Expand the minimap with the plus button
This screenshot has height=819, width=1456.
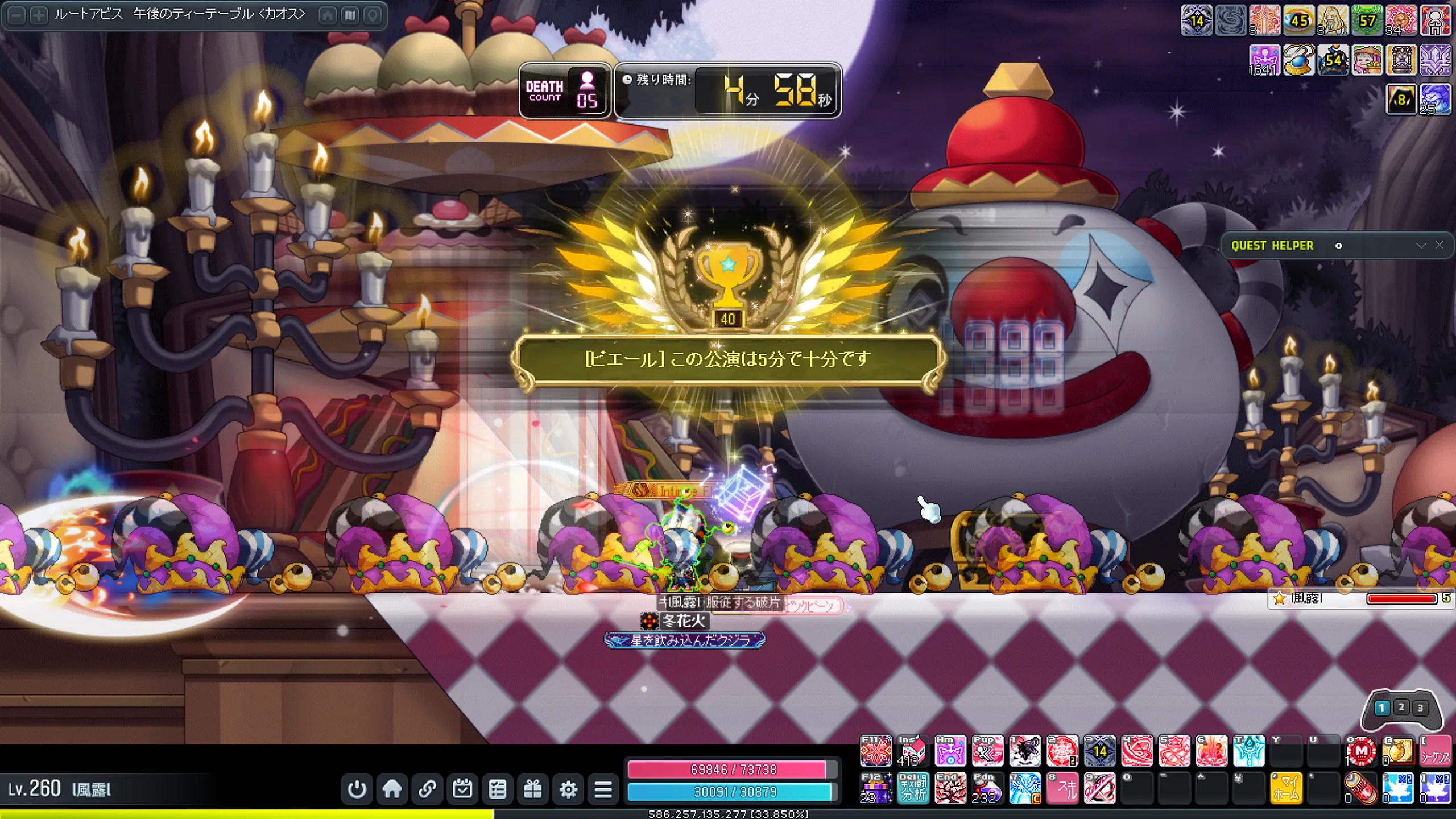click(38, 15)
